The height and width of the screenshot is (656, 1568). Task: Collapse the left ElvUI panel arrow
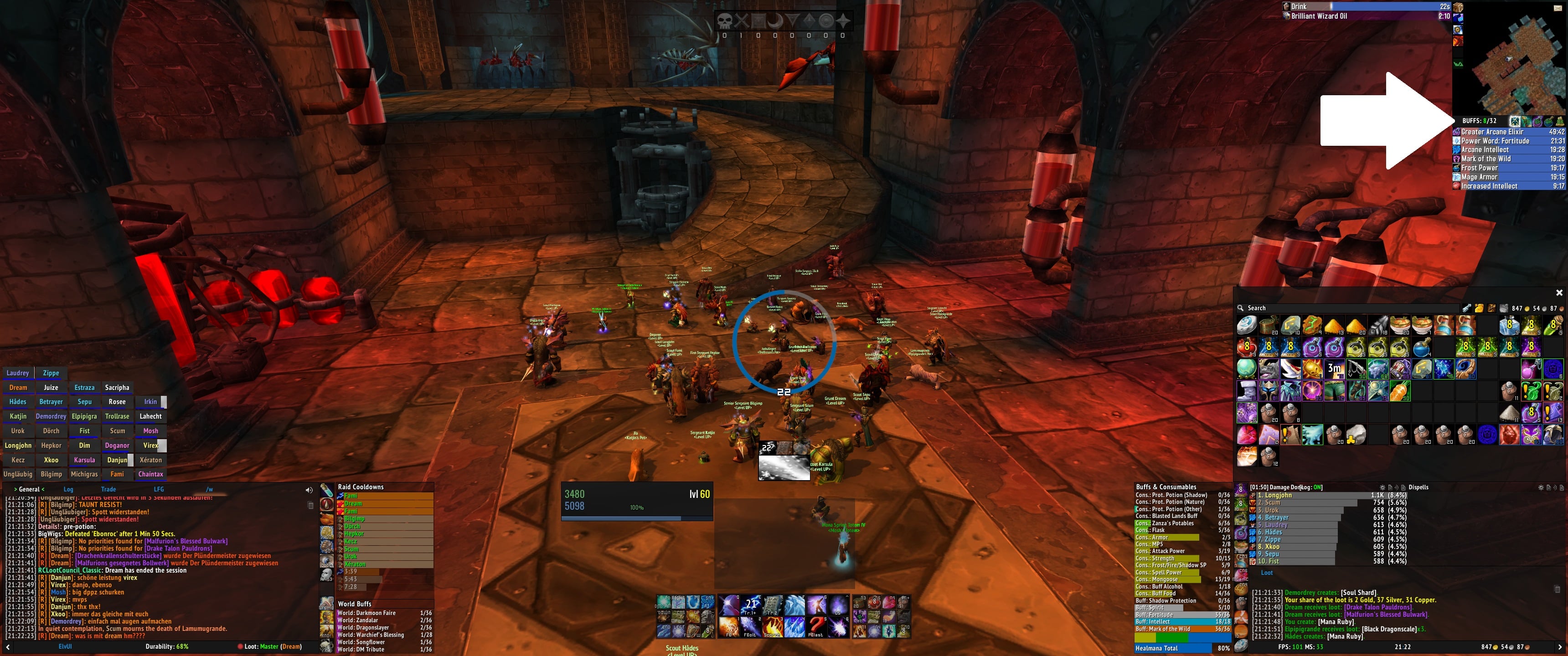tap(7, 647)
